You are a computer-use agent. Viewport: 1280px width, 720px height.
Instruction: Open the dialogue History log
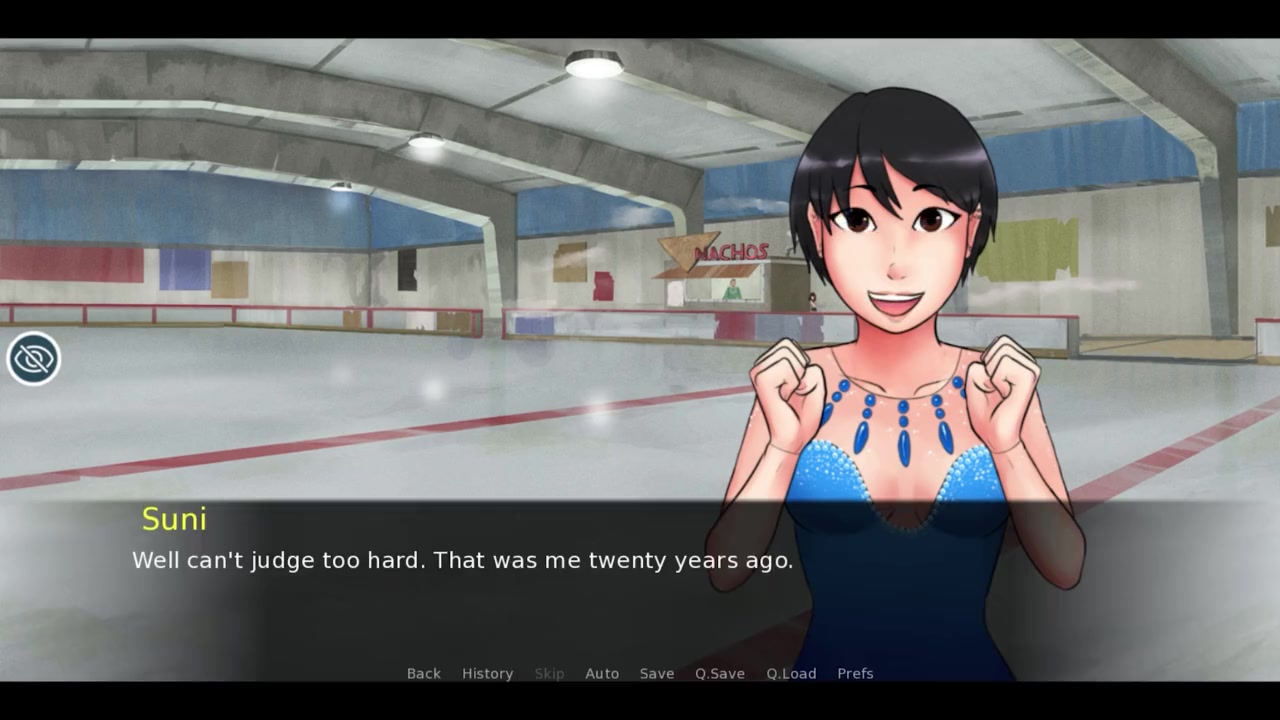point(487,673)
